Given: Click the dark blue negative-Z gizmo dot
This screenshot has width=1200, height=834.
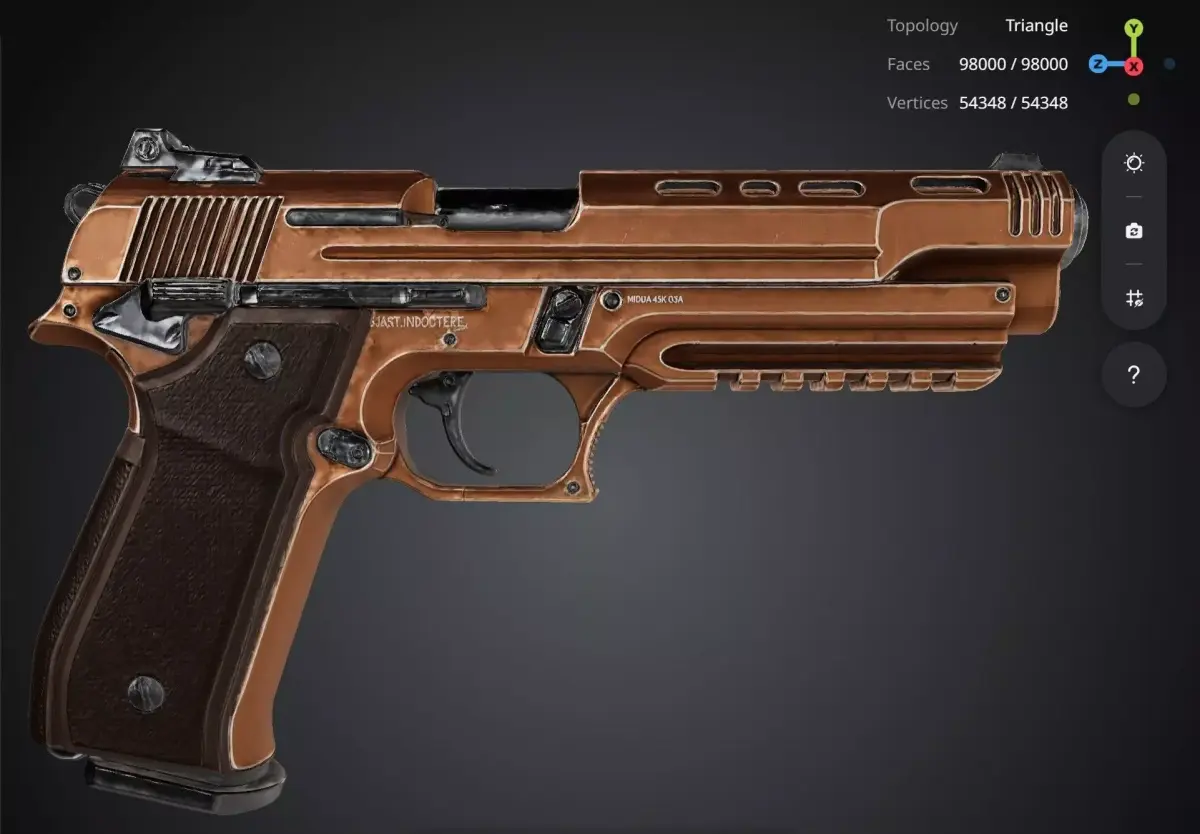Looking at the screenshot, I should pos(1169,65).
